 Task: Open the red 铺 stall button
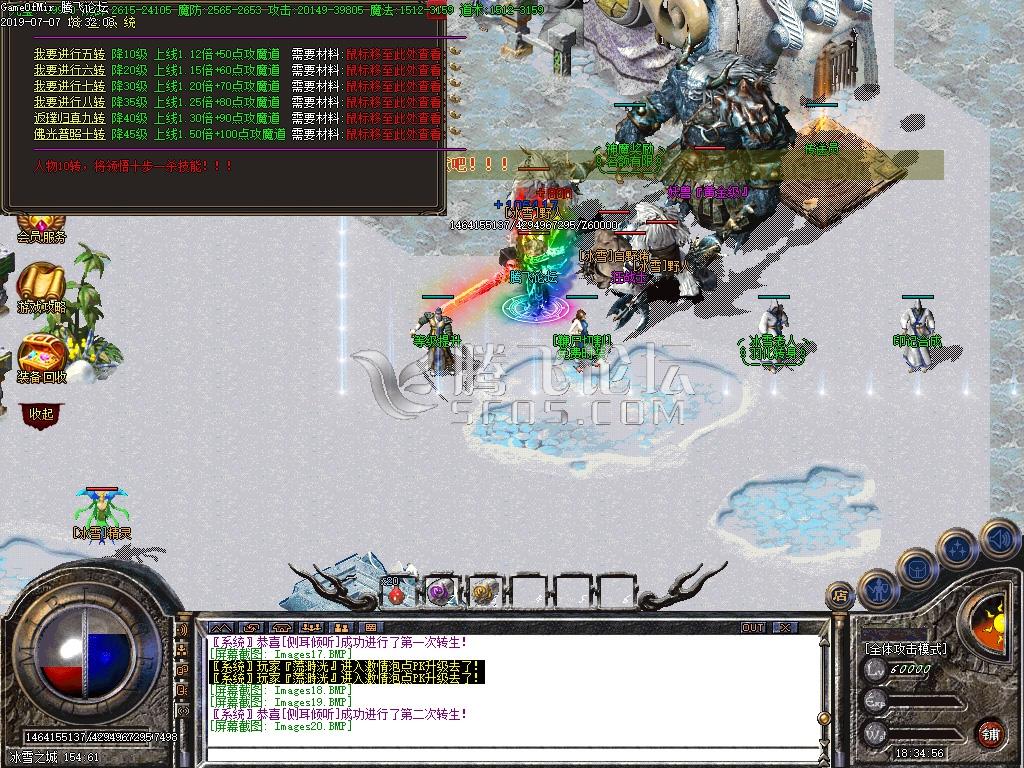click(991, 732)
